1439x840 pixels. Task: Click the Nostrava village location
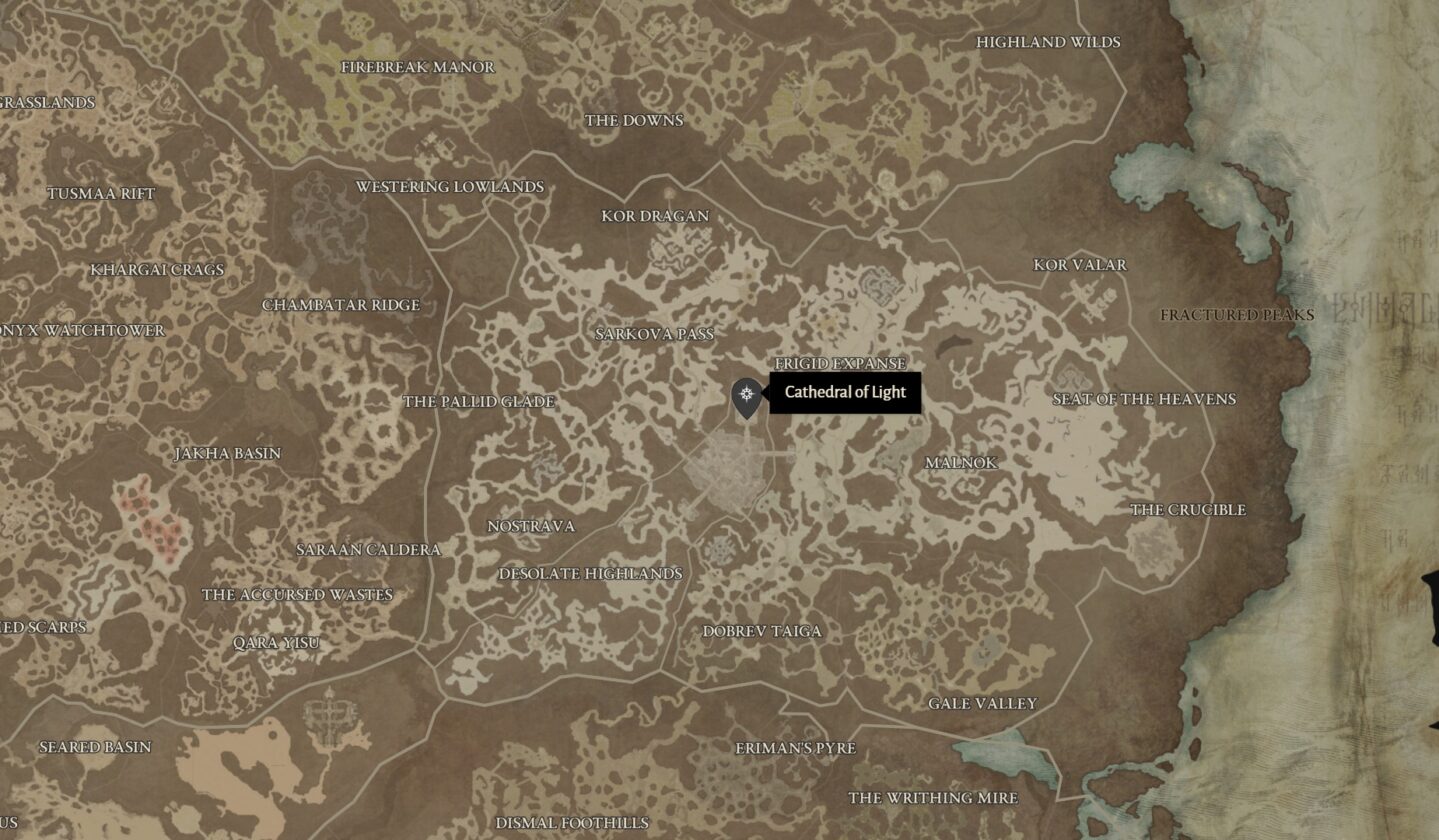tap(532, 526)
